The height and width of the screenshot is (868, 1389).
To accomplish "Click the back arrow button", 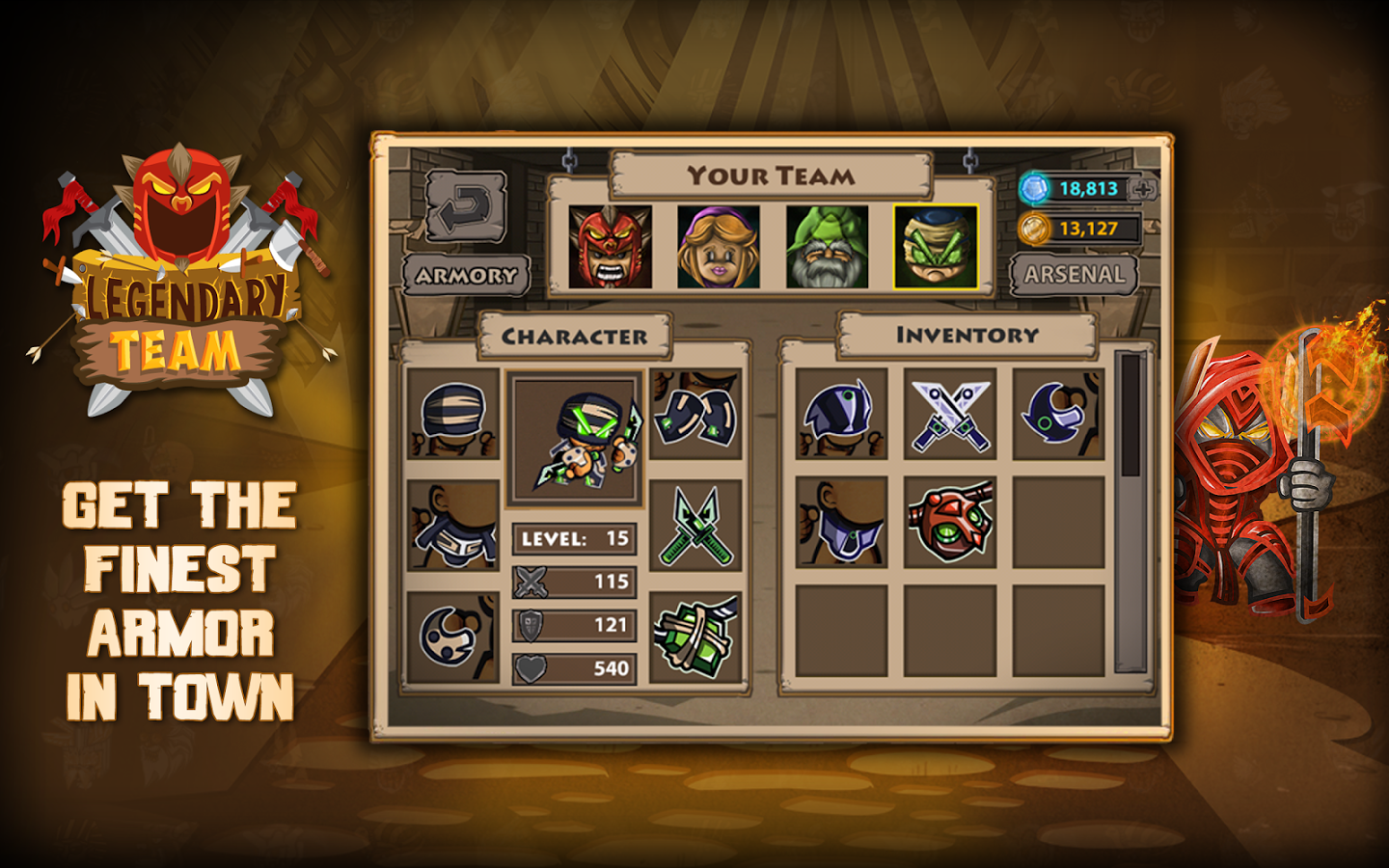I will [466, 206].
